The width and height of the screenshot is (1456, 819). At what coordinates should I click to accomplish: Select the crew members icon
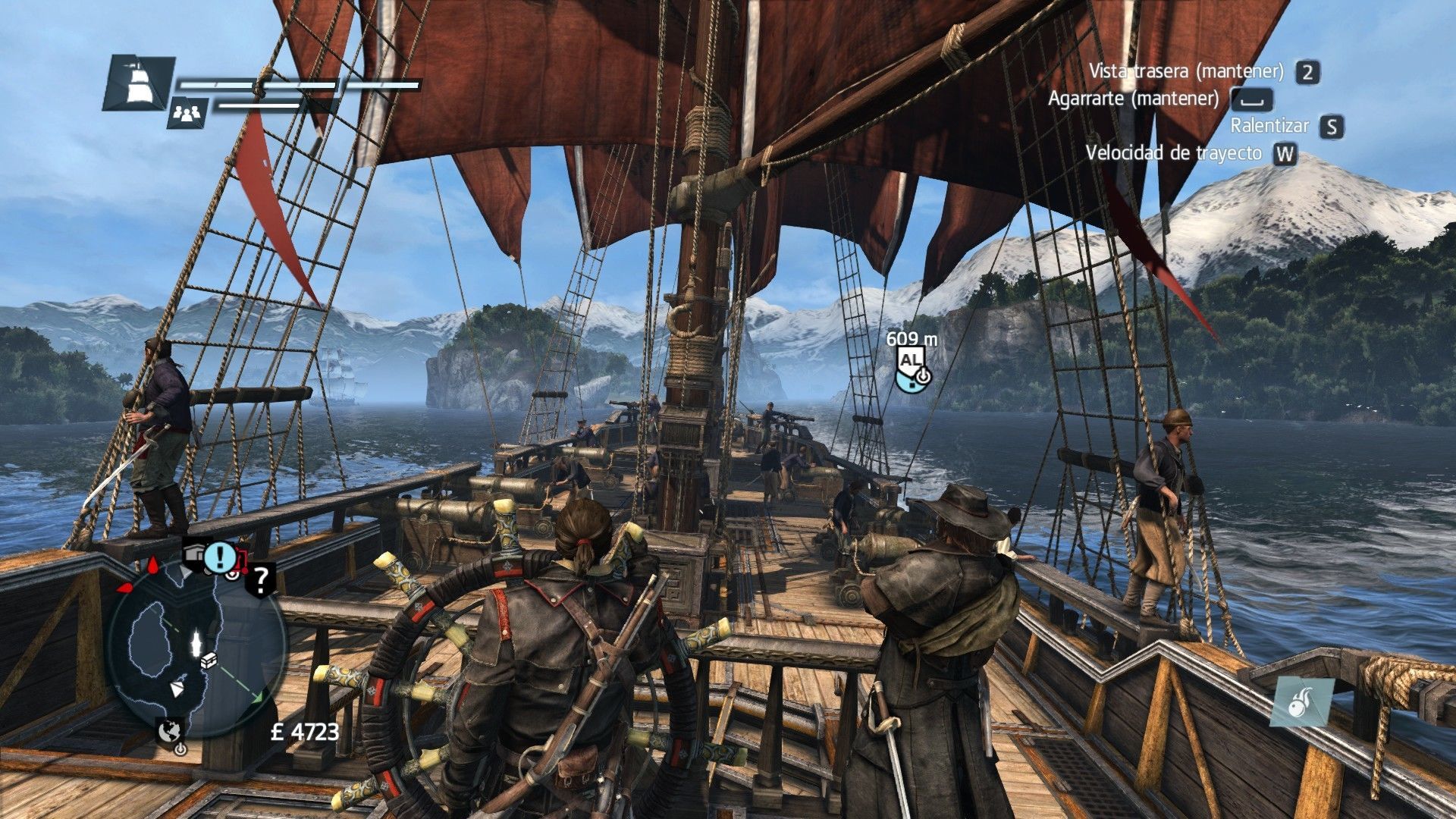tap(187, 114)
